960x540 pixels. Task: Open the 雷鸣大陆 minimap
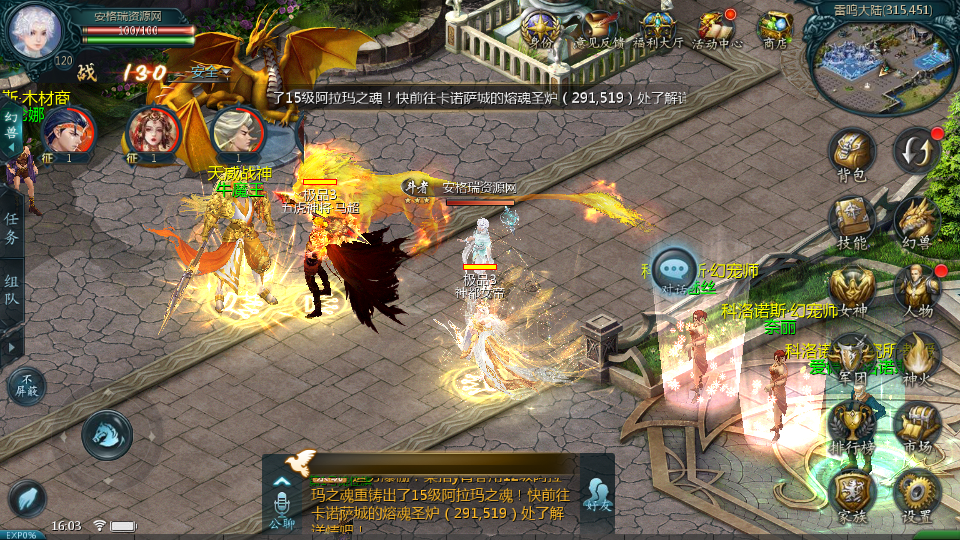click(x=880, y=65)
